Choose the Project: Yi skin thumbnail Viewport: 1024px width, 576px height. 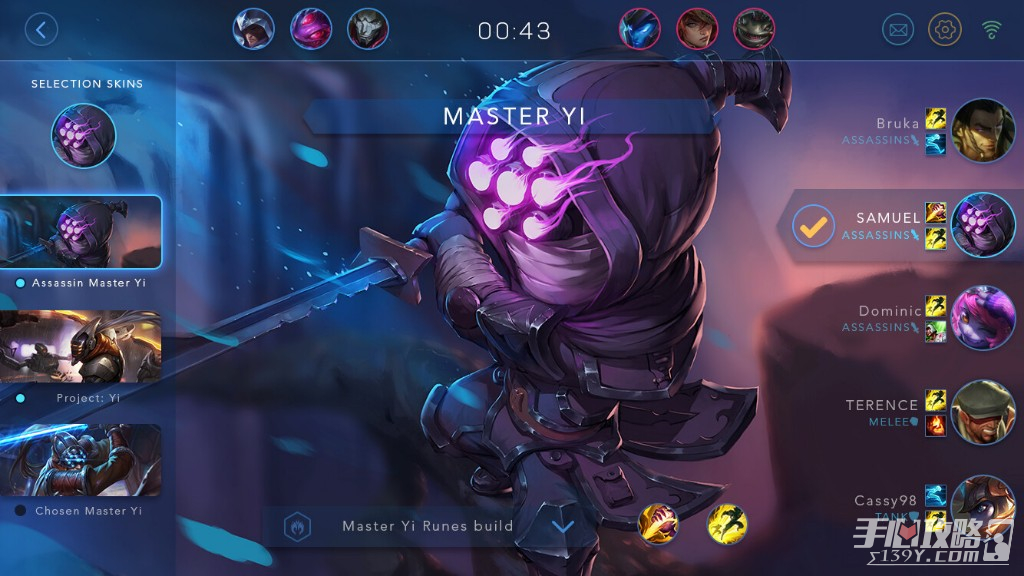pyautogui.click(x=81, y=346)
